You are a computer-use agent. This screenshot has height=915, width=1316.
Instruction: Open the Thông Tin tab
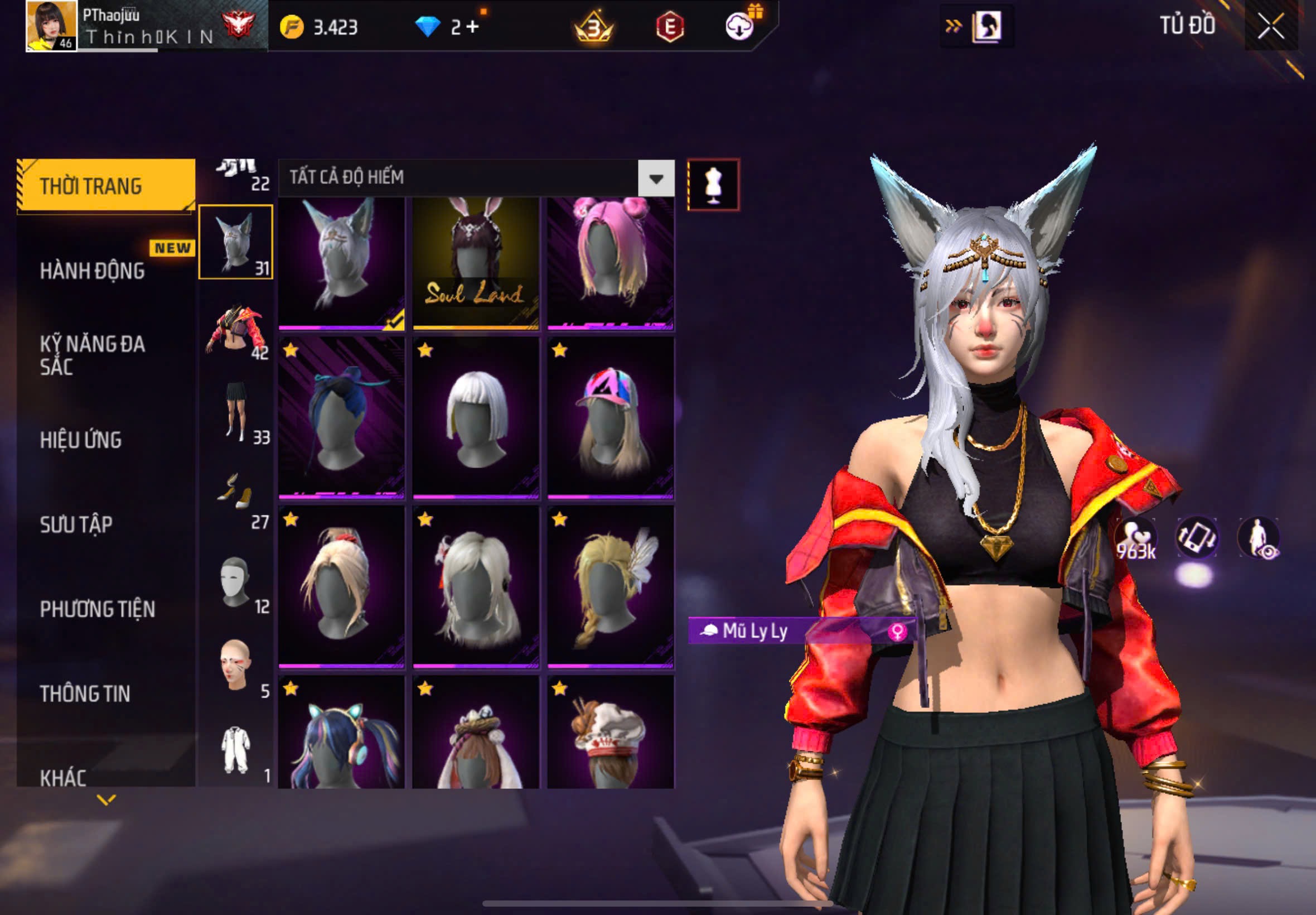pyautogui.click(x=85, y=694)
